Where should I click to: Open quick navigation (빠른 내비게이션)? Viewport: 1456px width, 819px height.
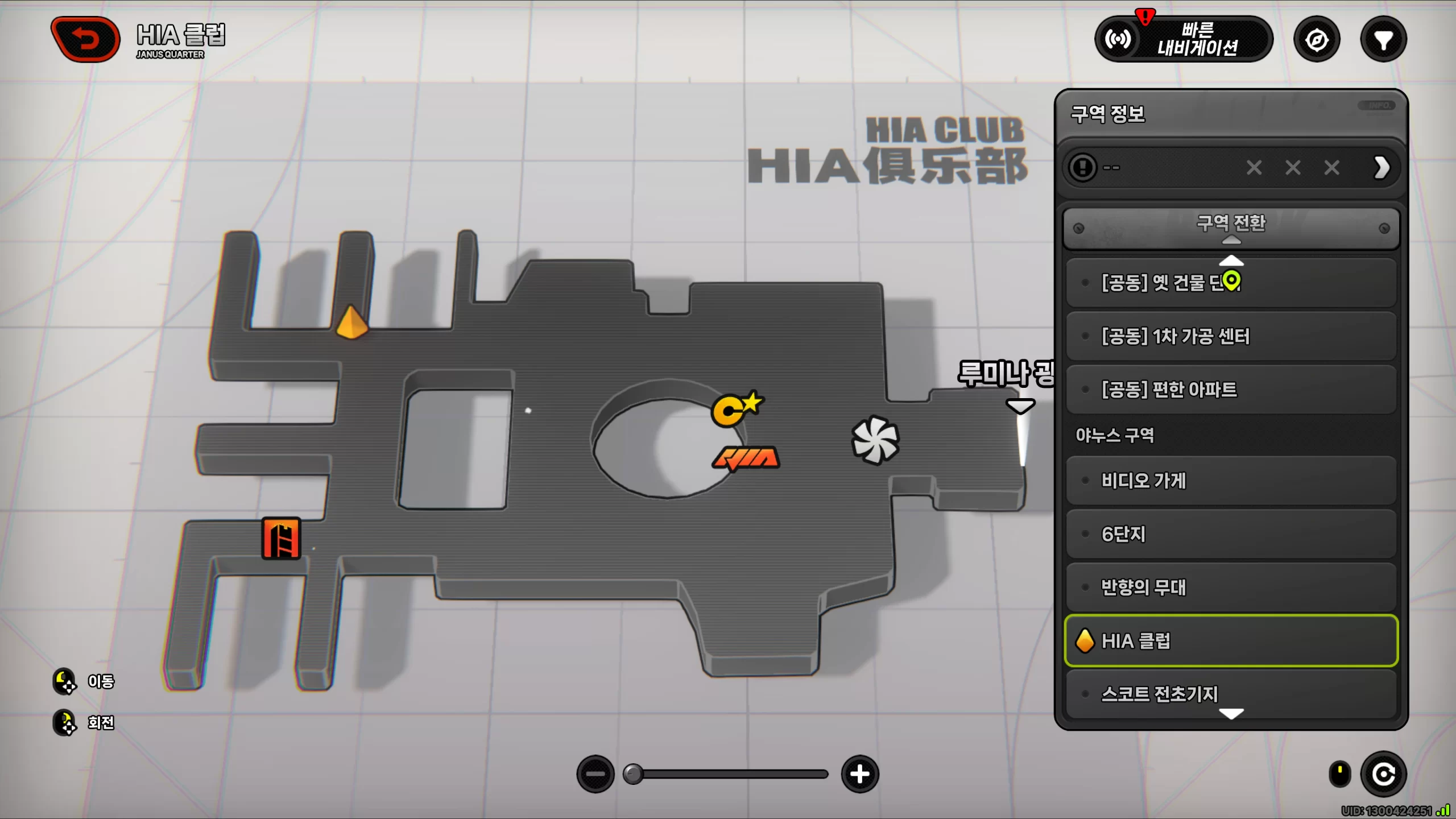[1184, 39]
